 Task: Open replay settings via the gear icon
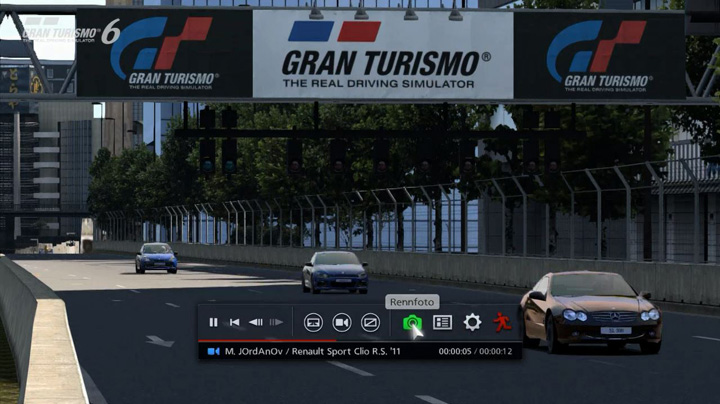[x=472, y=322]
